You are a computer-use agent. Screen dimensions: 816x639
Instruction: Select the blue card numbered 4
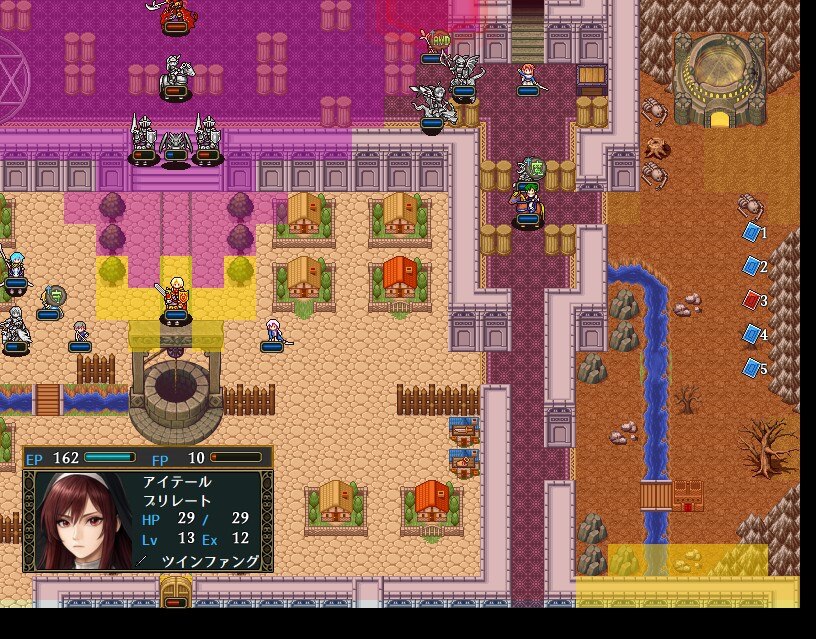coord(752,334)
